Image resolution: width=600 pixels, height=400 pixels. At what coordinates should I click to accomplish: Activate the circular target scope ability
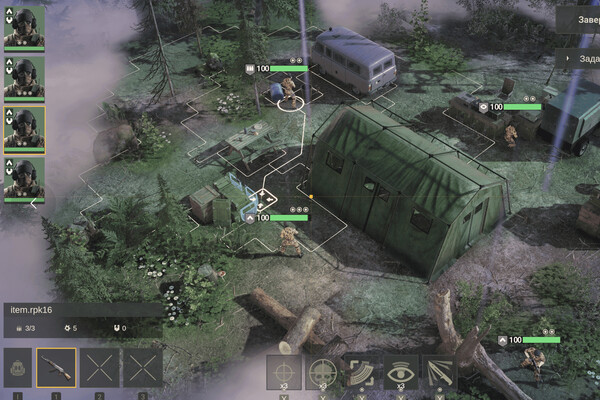[322, 371]
